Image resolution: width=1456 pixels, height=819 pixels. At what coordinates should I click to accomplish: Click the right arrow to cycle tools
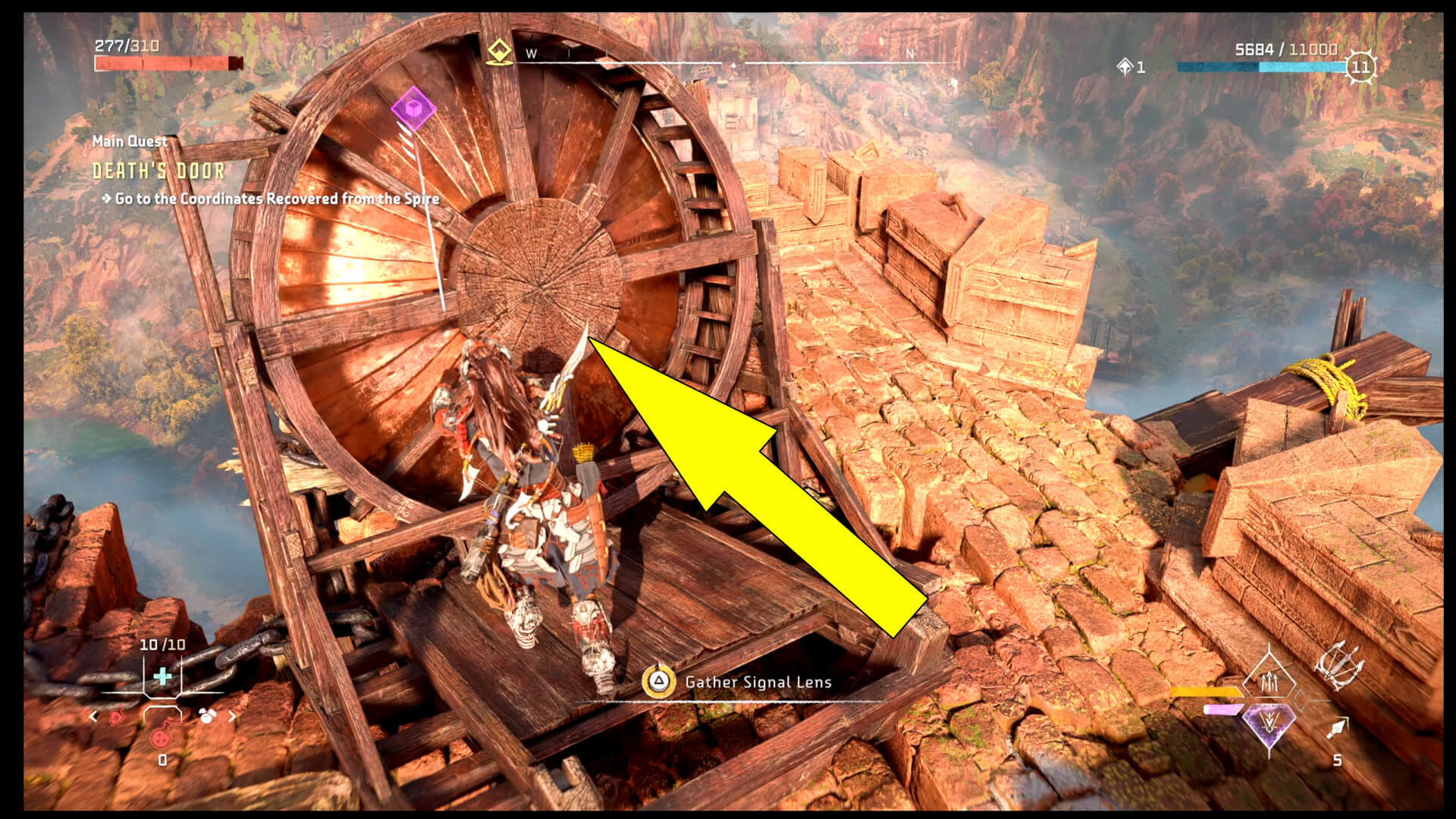(x=233, y=716)
